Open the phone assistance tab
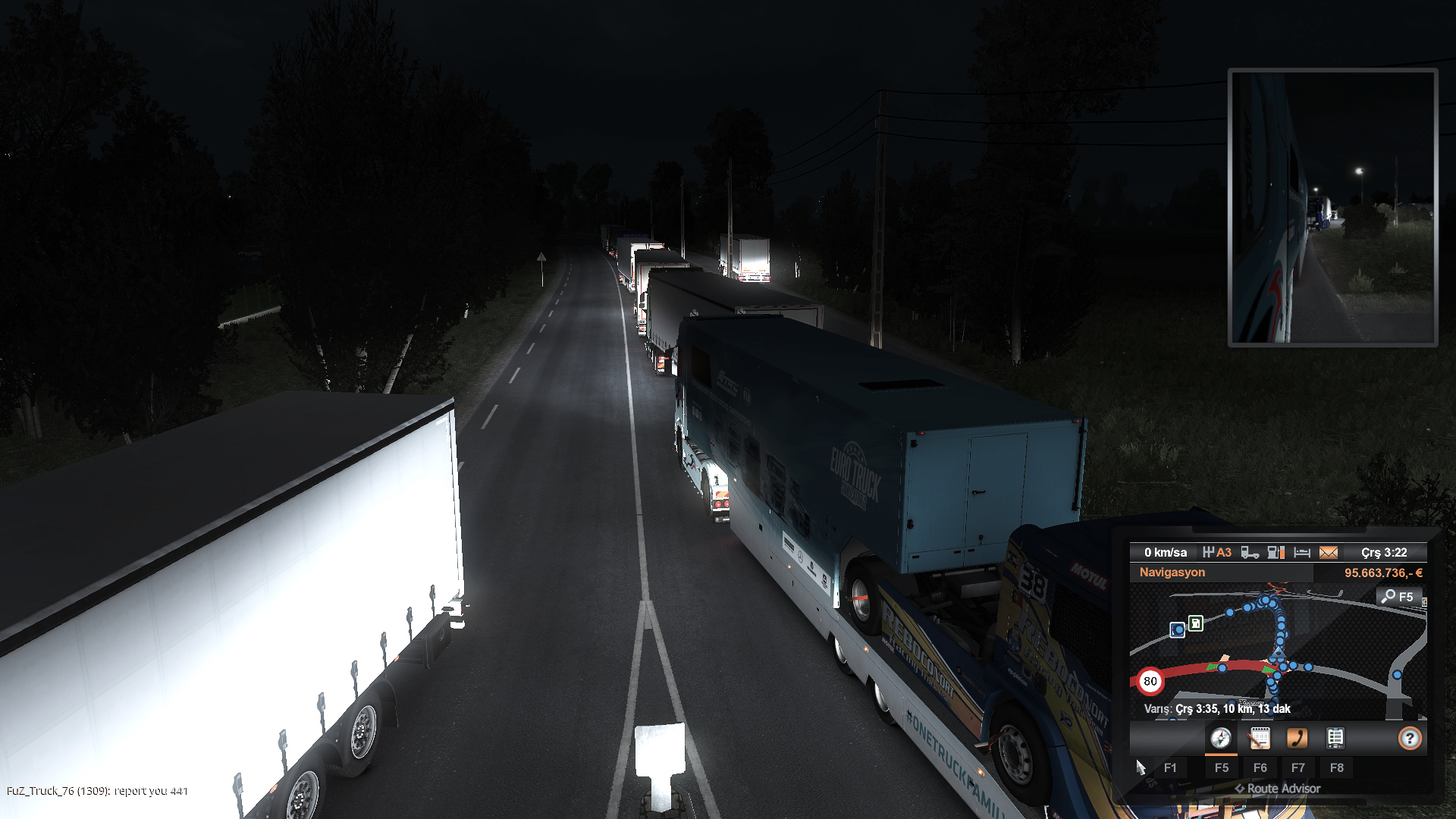The width and height of the screenshot is (1456, 819). click(x=1298, y=738)
